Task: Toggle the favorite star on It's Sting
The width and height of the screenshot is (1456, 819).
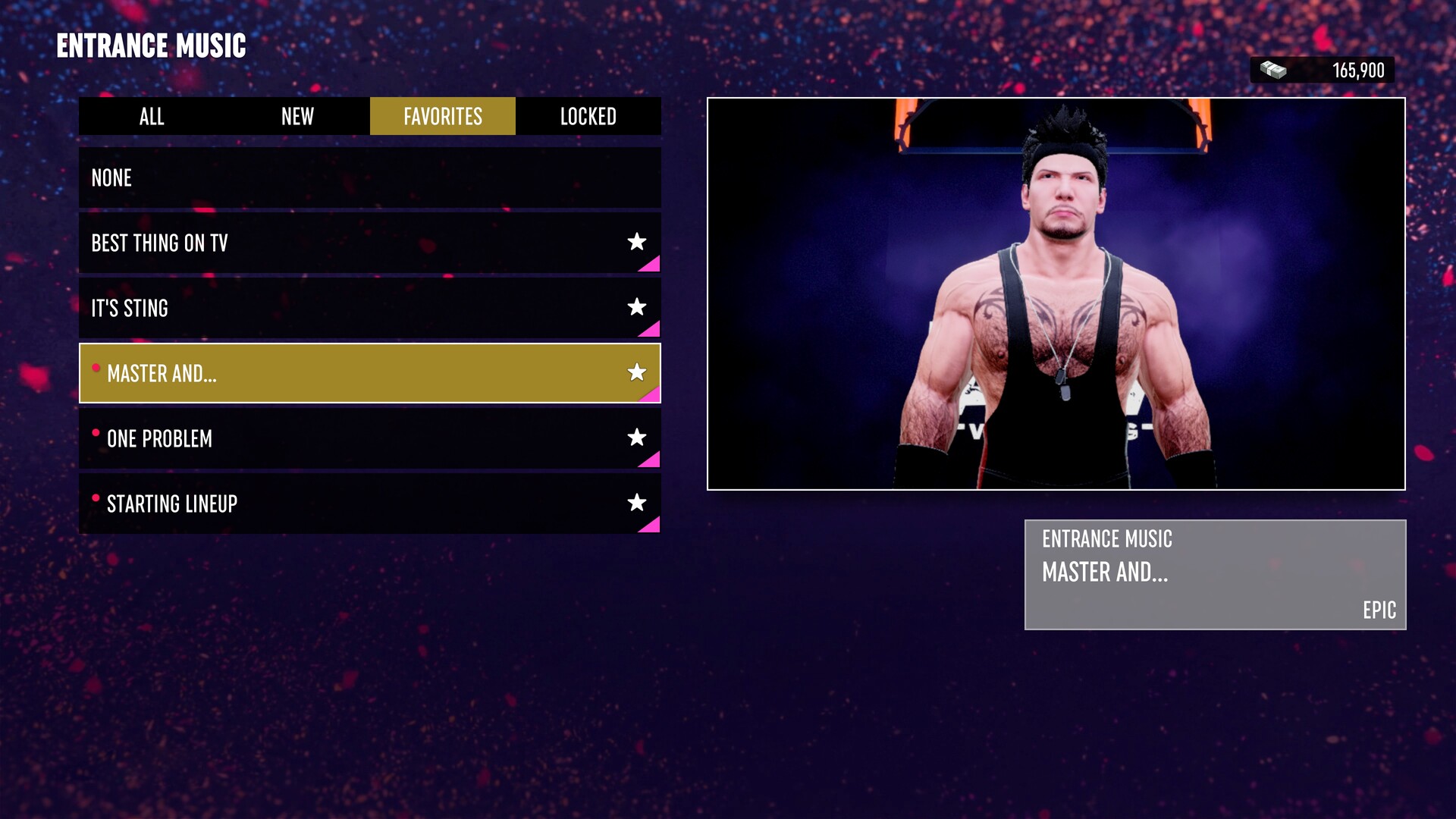Action: point(637,307)
